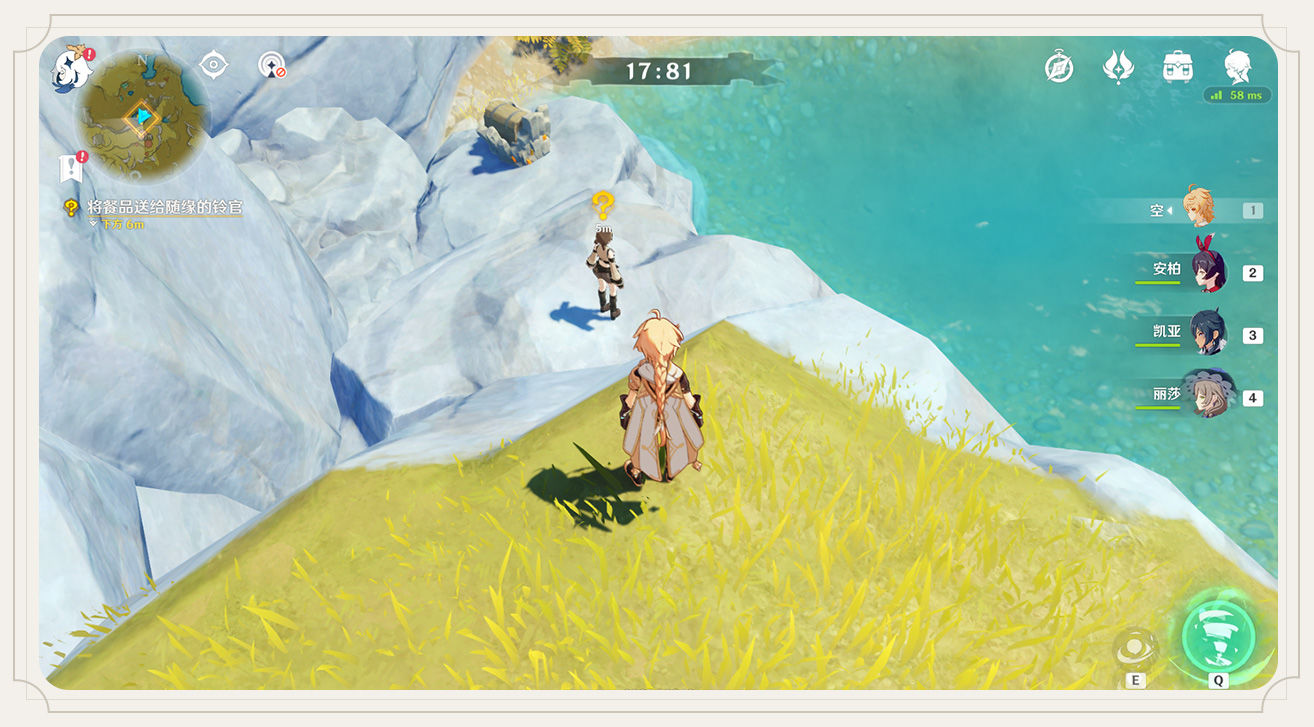
Task: Open the Paimon menu icon
Action: tap(71, 67)
